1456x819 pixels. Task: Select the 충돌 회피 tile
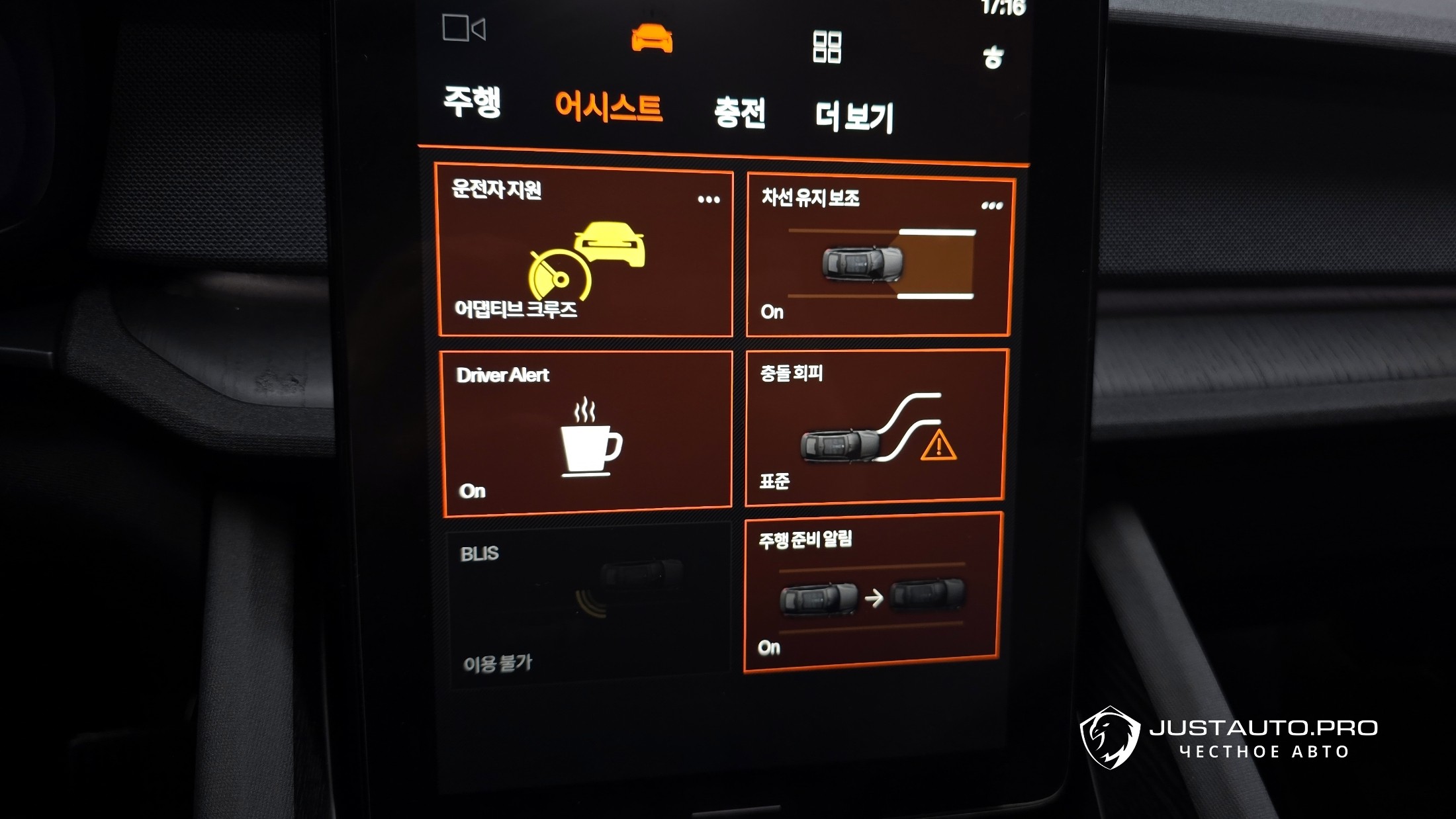pyautogui.click(x=875, y=427)
